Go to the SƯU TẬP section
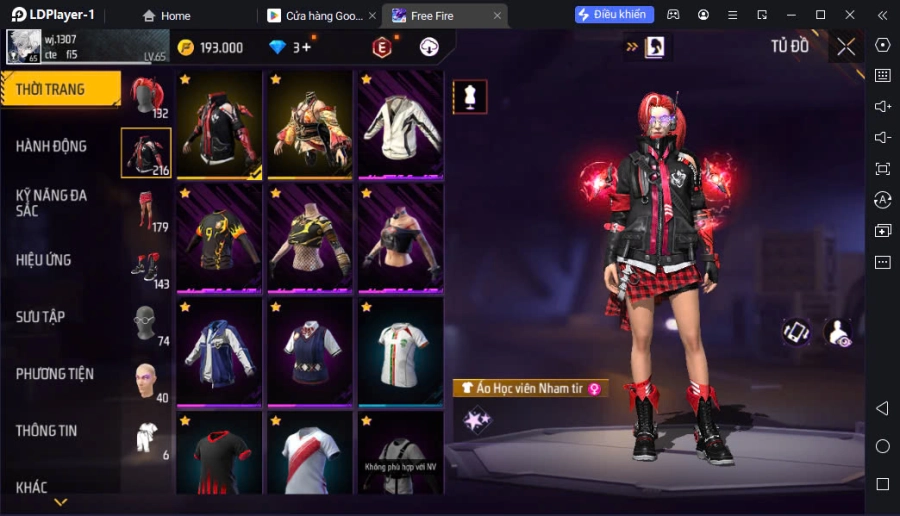This screenshot has height=516, width=900. [41, 317]
